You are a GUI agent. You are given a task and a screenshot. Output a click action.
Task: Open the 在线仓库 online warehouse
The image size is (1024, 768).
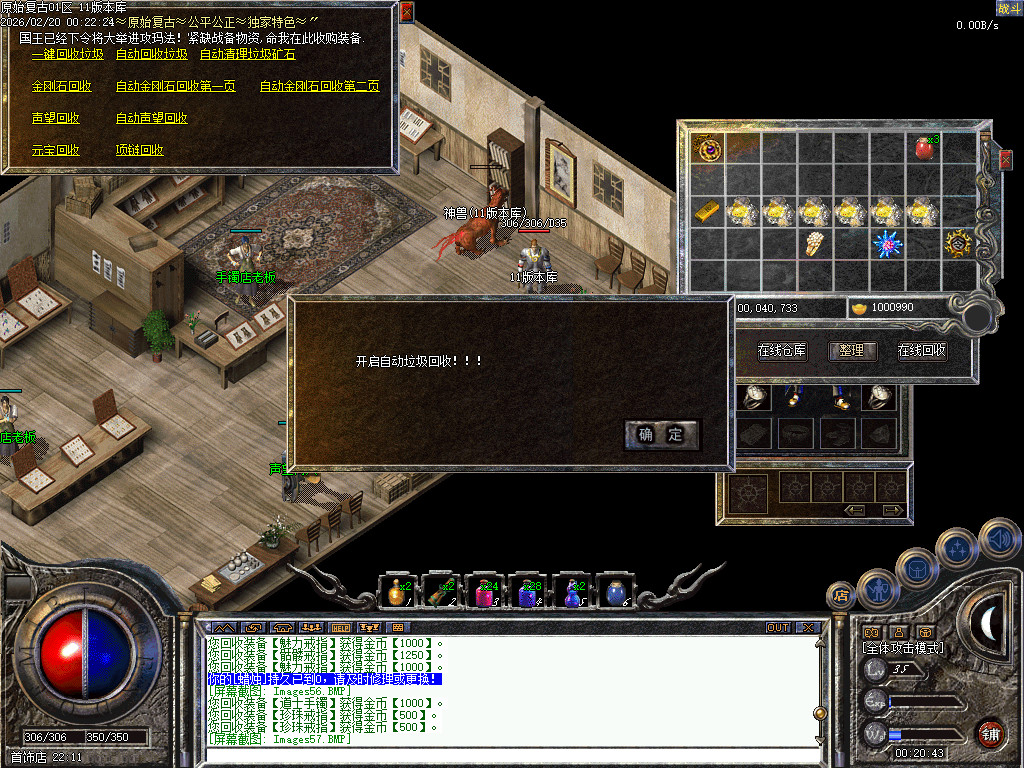pos(781,351)
